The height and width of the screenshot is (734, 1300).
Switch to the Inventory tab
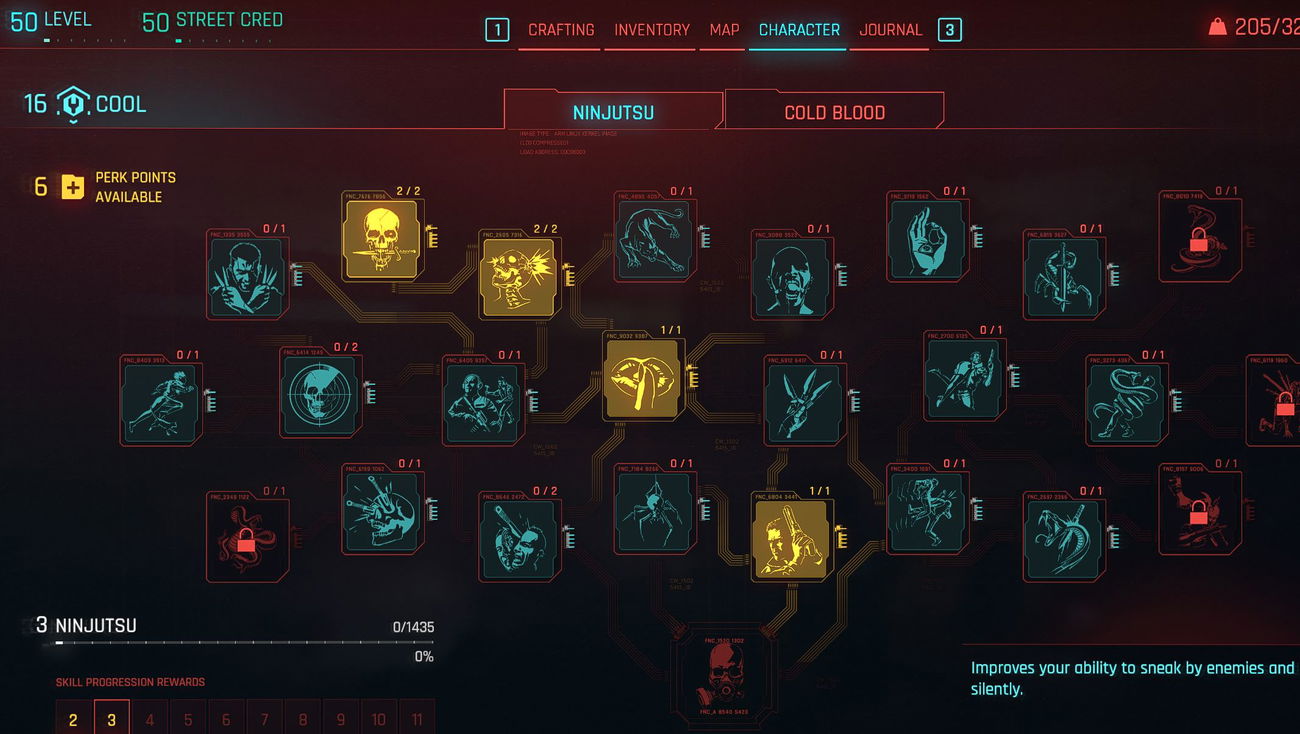pos(652,30)
